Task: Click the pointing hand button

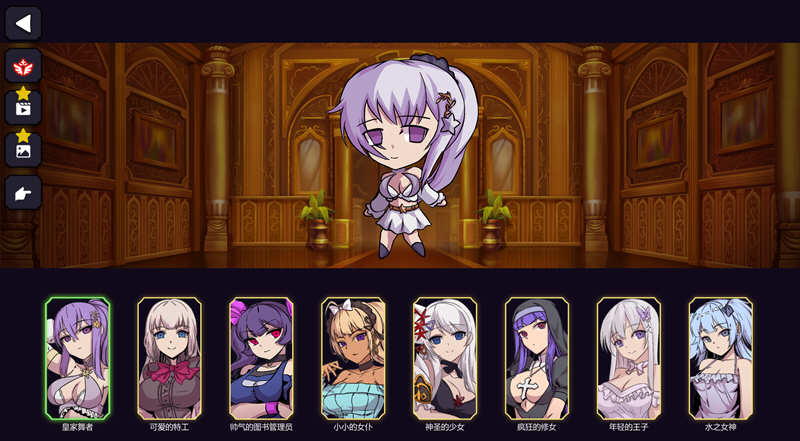Action: [23, 192]
